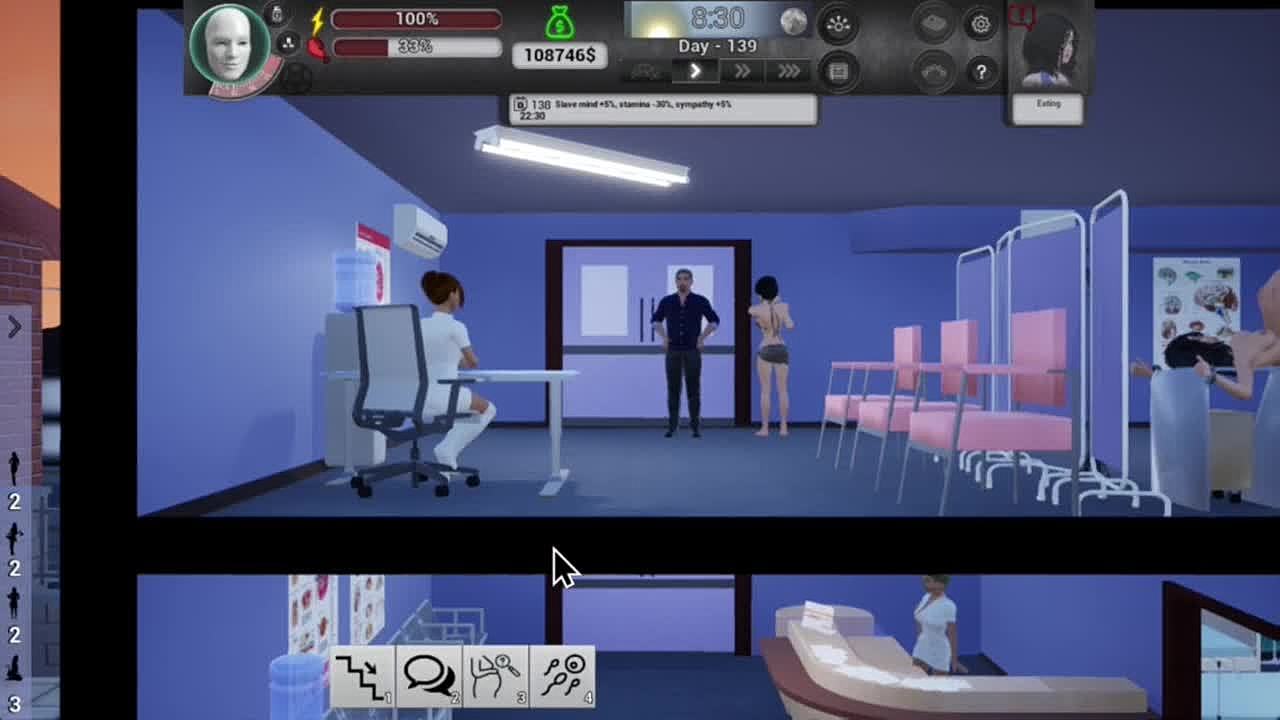
Task: Set game speed to normal single arrow
Action: [x=695, y=71]
